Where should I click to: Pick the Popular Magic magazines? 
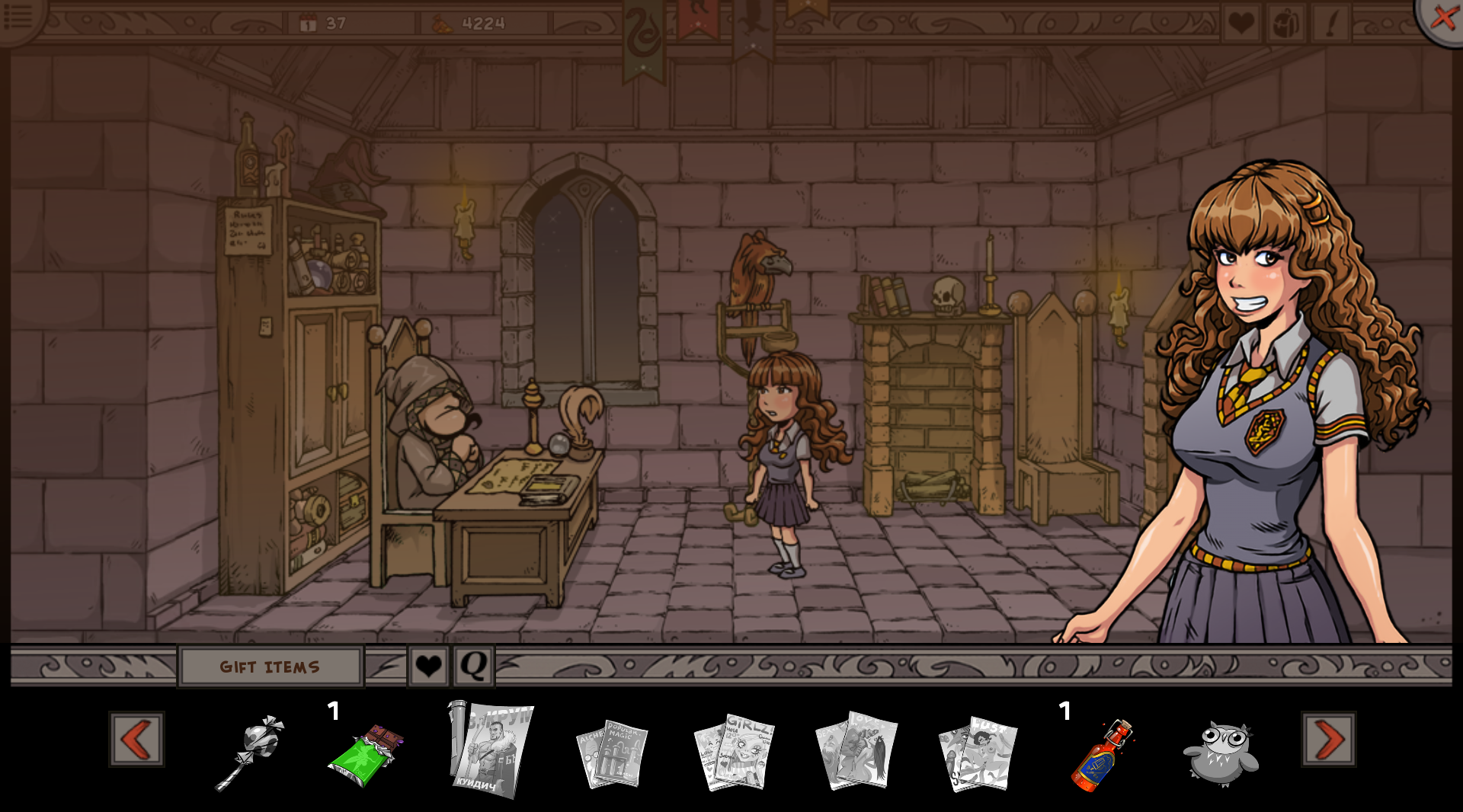612,754
